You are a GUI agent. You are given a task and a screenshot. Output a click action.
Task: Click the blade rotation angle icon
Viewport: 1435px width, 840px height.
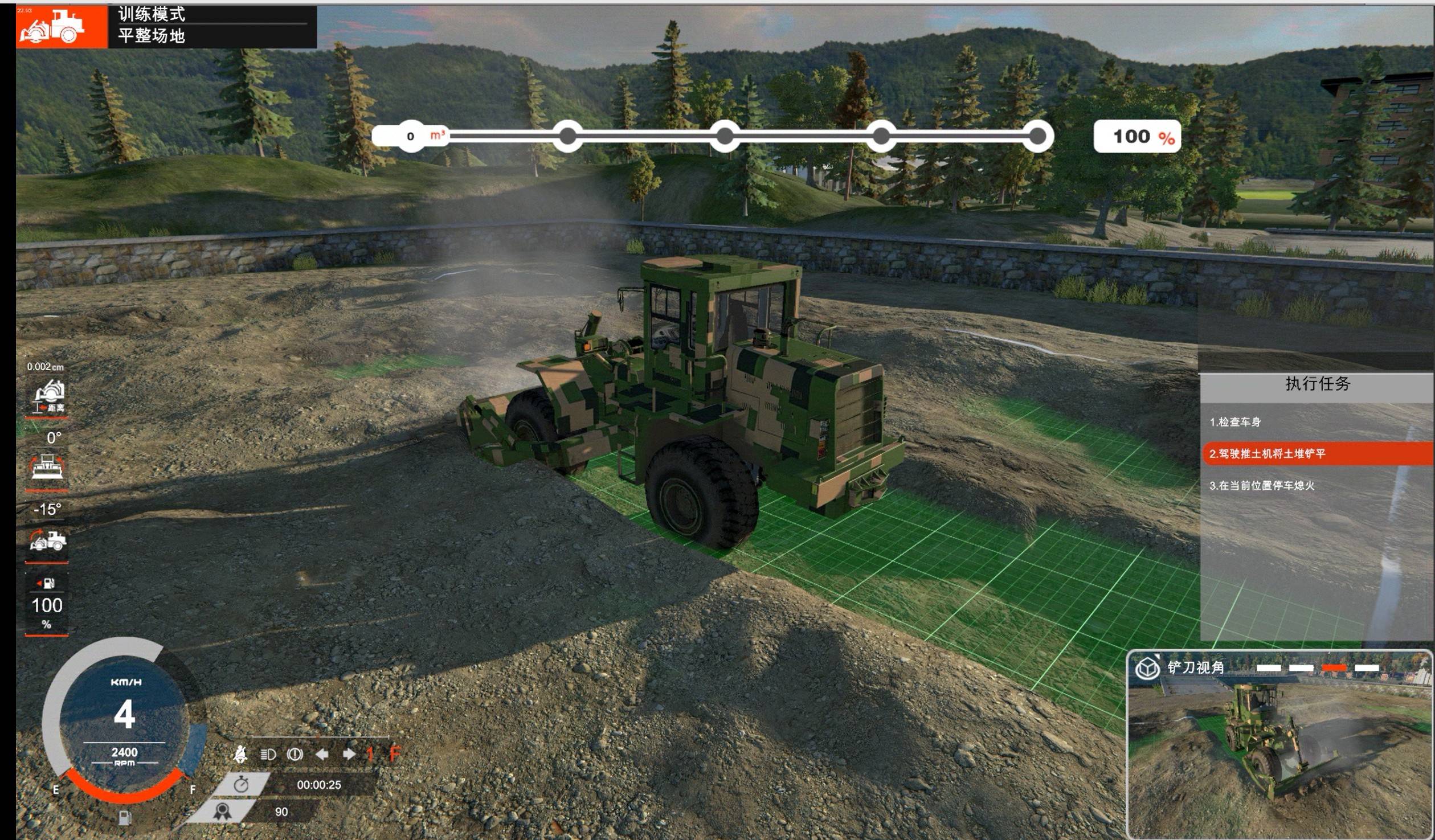47,467
